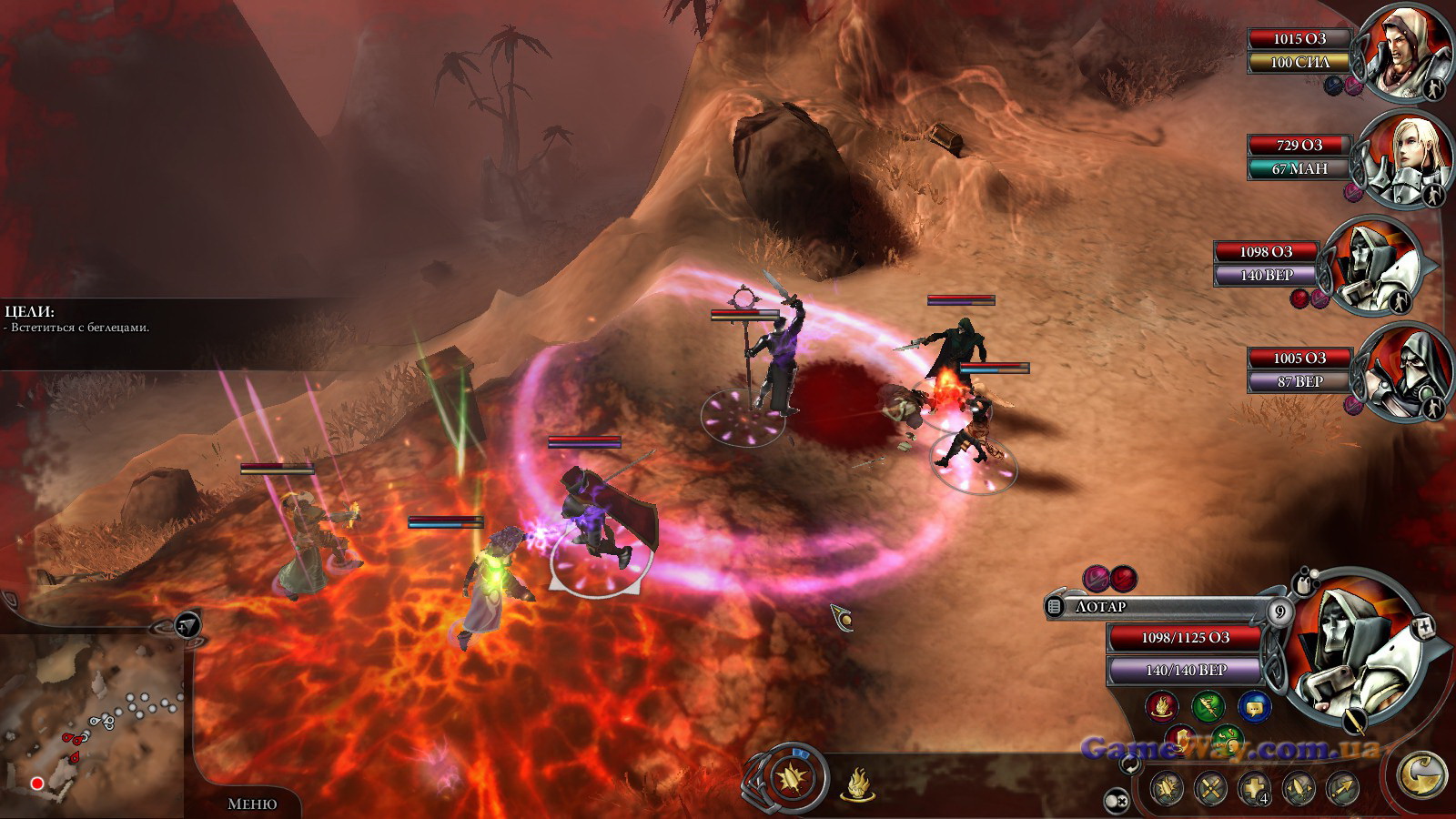The width and height of the screenshot is (1456, 819).
Task: Click the plus button on Лотар's portrait
Action: (1425, 626)
